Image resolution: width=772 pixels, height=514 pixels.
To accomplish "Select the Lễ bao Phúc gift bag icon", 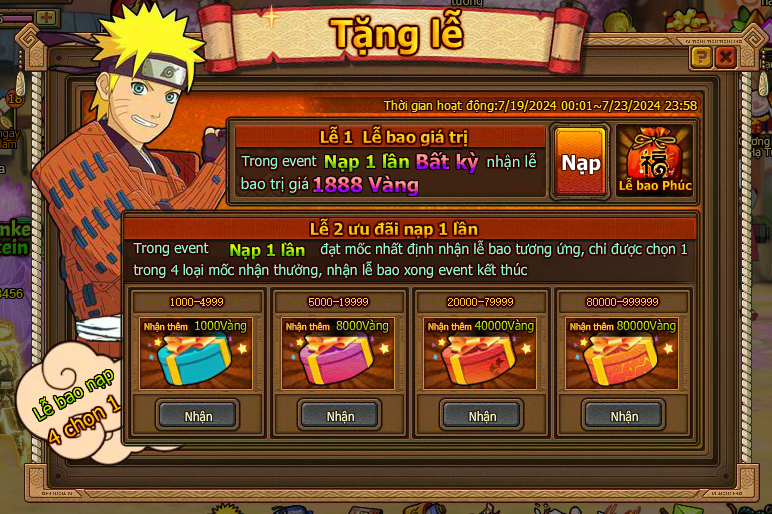I will (x=655, y=160).
